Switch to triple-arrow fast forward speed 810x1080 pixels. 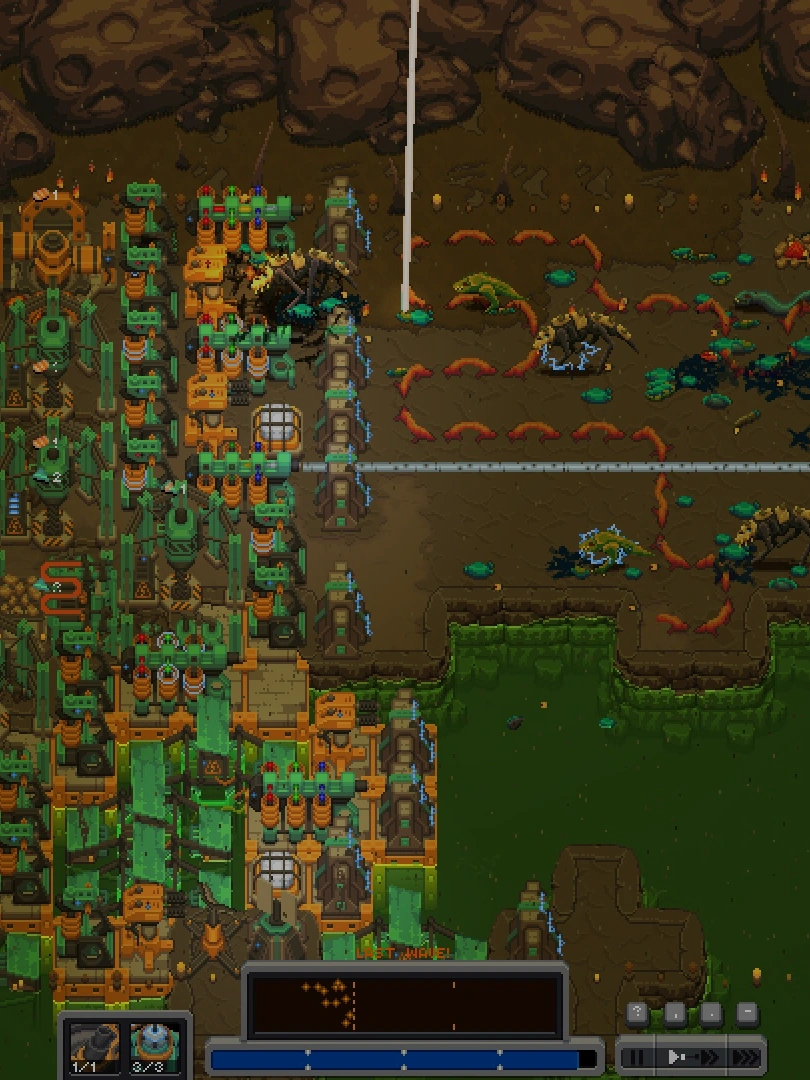click(x=745, y=1056)
